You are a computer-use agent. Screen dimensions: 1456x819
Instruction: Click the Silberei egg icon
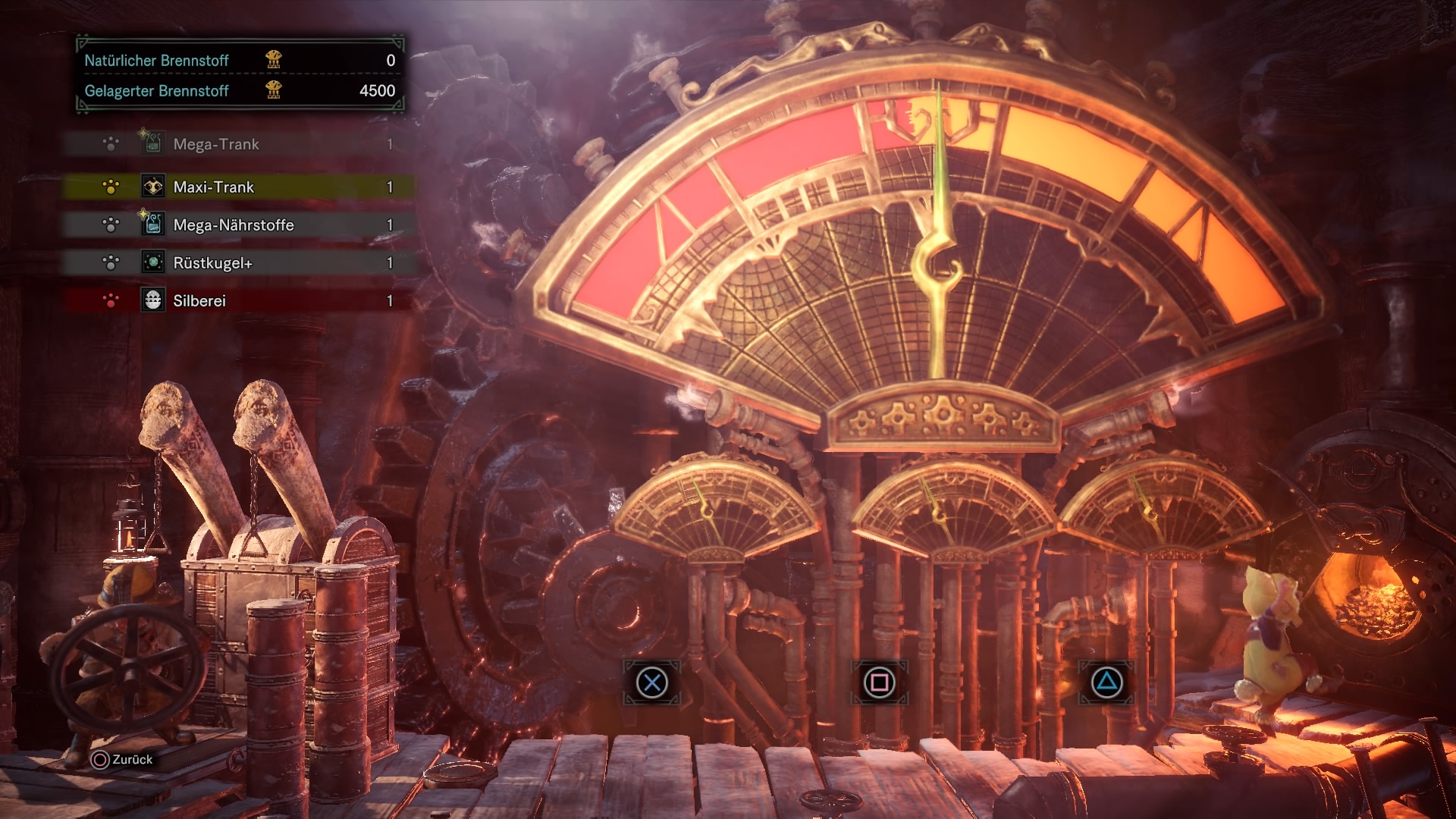[x=153, y=300]
